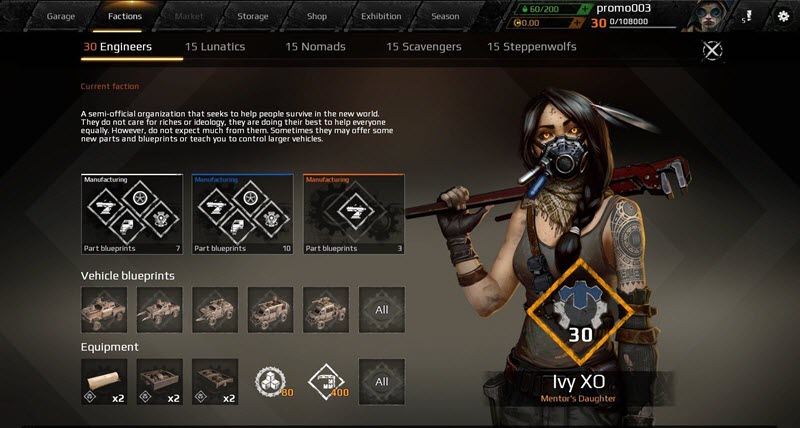Switch to the Scavengers faction
This screenshot has width=800, height=428.
click(420, 47)
